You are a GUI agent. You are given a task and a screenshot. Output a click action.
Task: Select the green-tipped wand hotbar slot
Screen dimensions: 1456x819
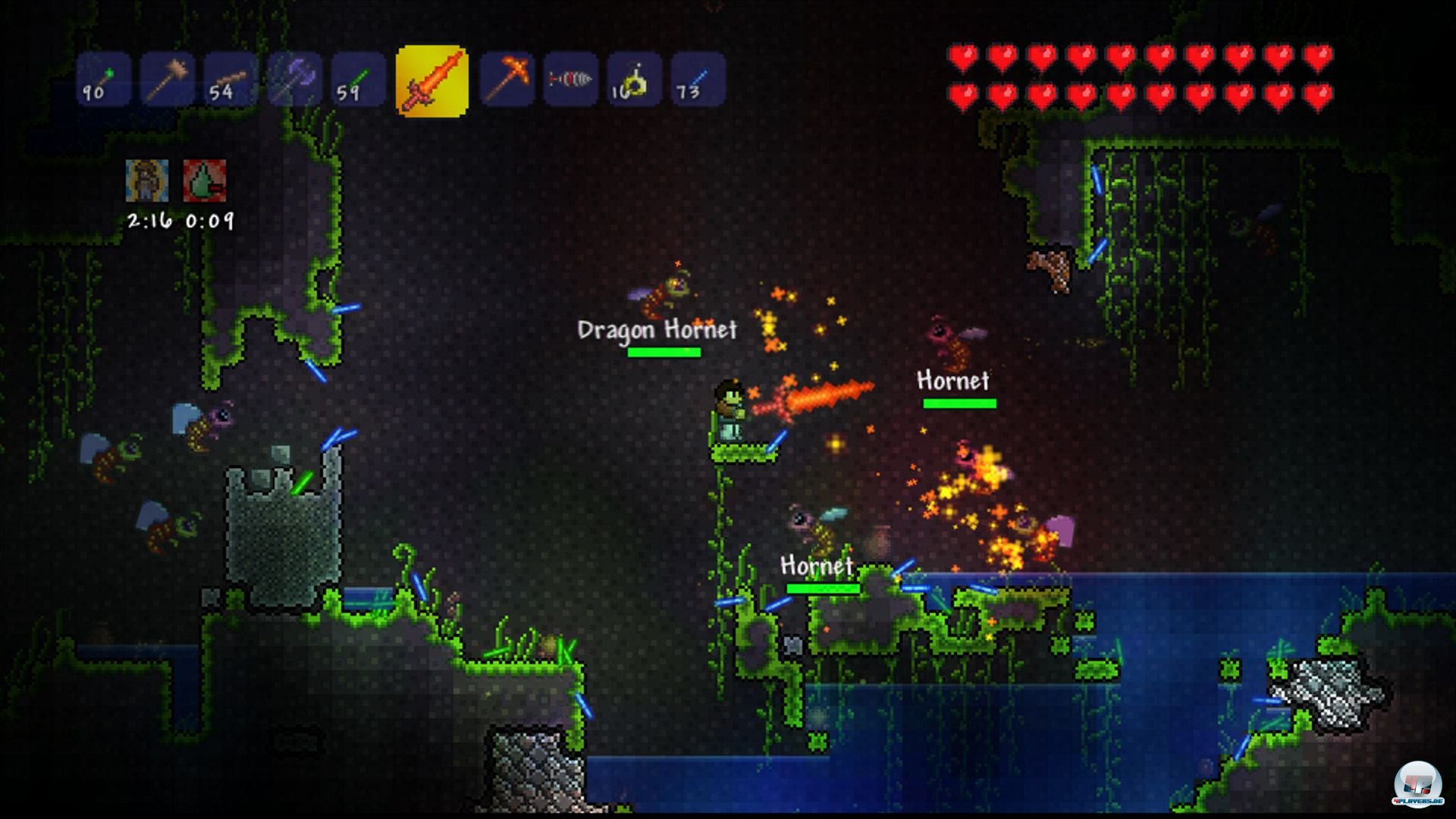pyautogui.click(x=103, y=79)
